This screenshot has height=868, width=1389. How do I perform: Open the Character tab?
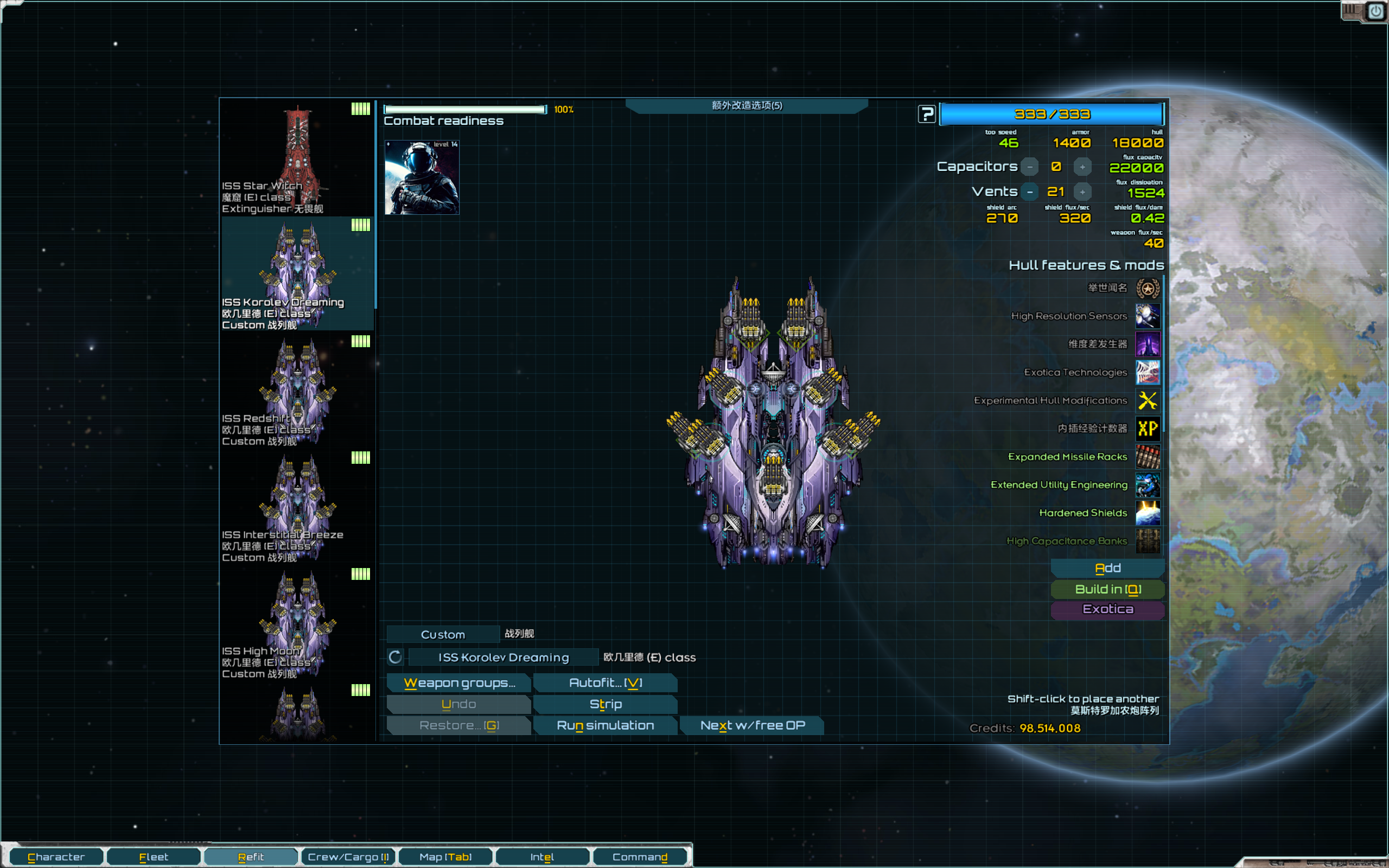(x=56, y=857)
